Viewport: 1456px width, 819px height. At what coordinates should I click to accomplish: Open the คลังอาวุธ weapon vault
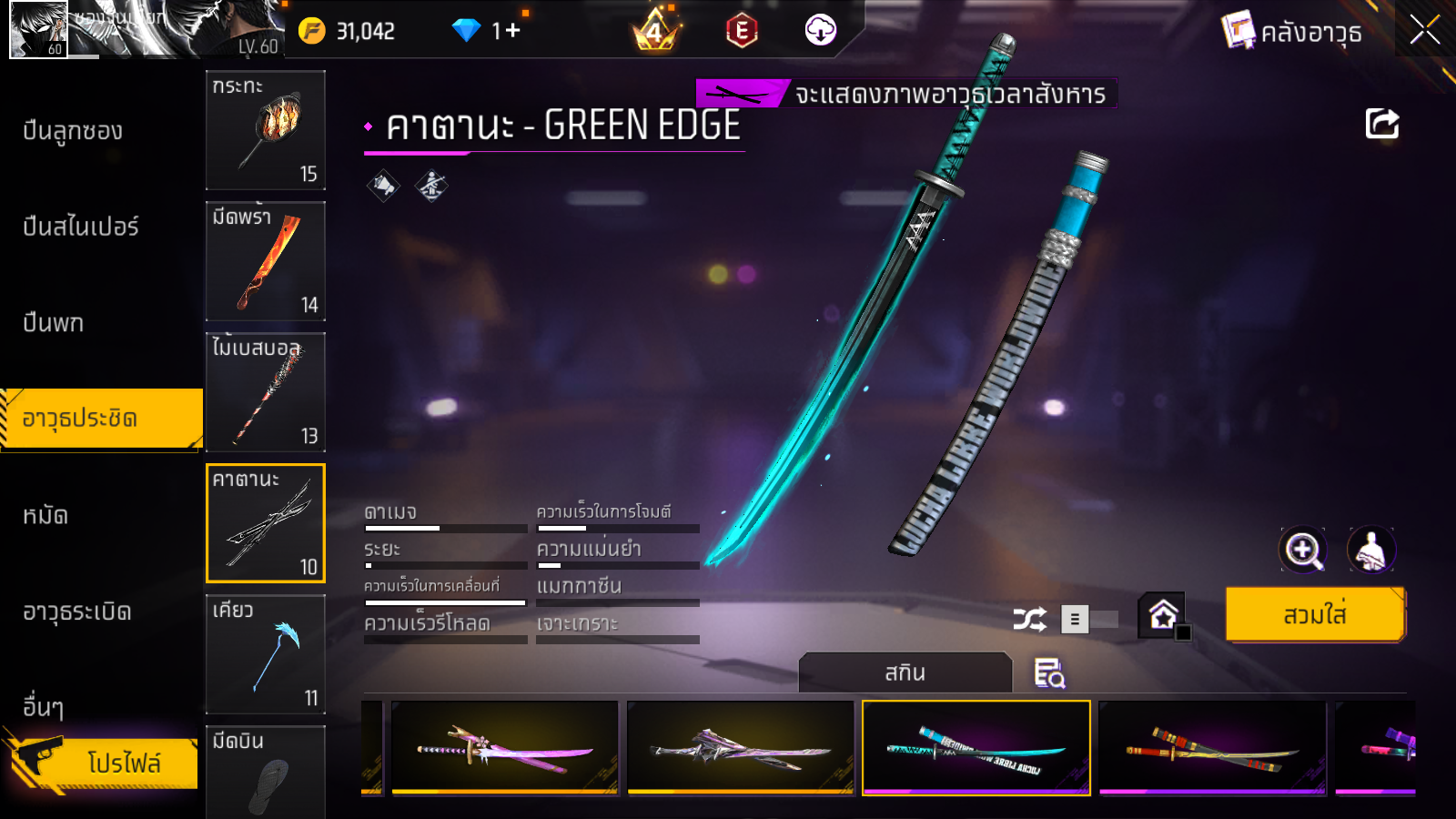pyautogui.click(x=1292, y=32)
